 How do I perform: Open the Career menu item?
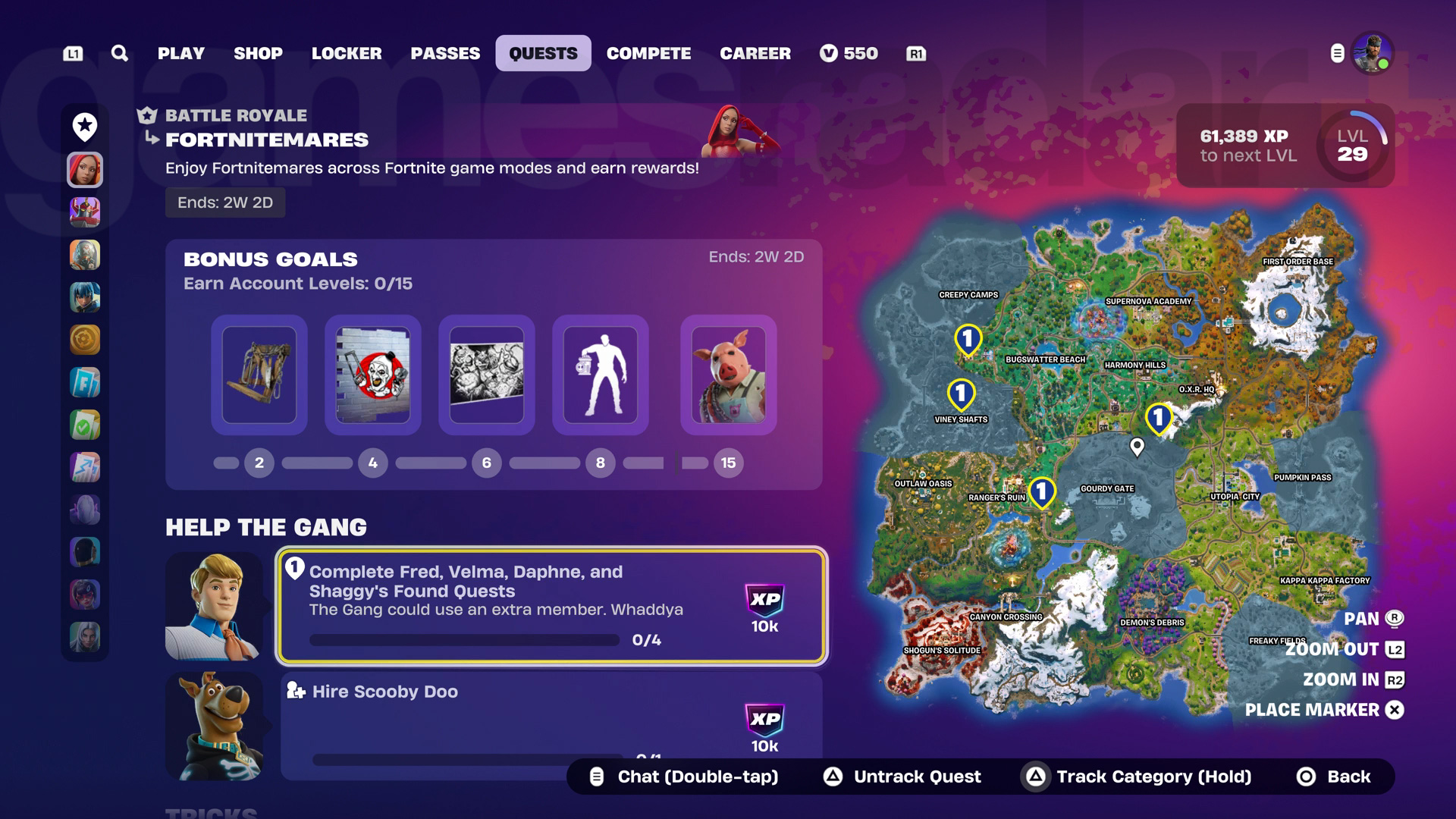click(755, 53)
